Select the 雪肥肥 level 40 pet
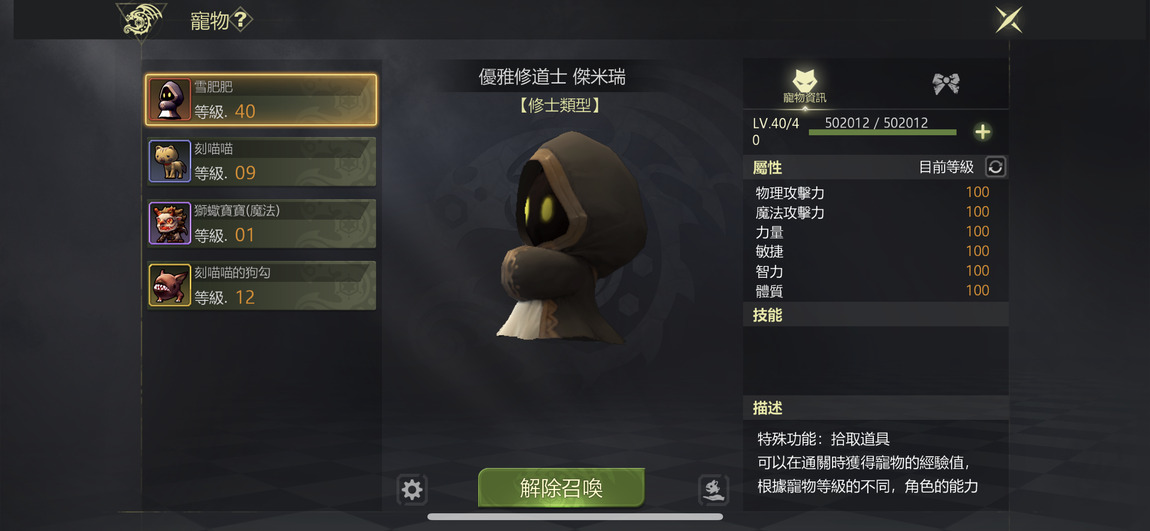Screen dimensions: 1150x531 tap(261, 100)
